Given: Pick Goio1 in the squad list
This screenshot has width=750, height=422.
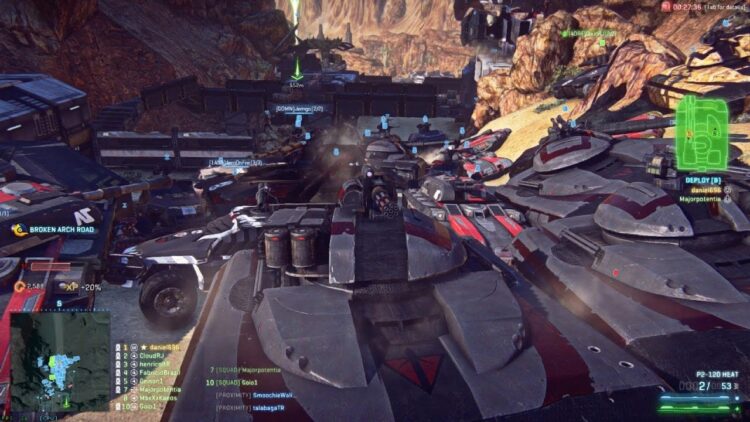Looking at the screenshot, I should coord(149,406).
